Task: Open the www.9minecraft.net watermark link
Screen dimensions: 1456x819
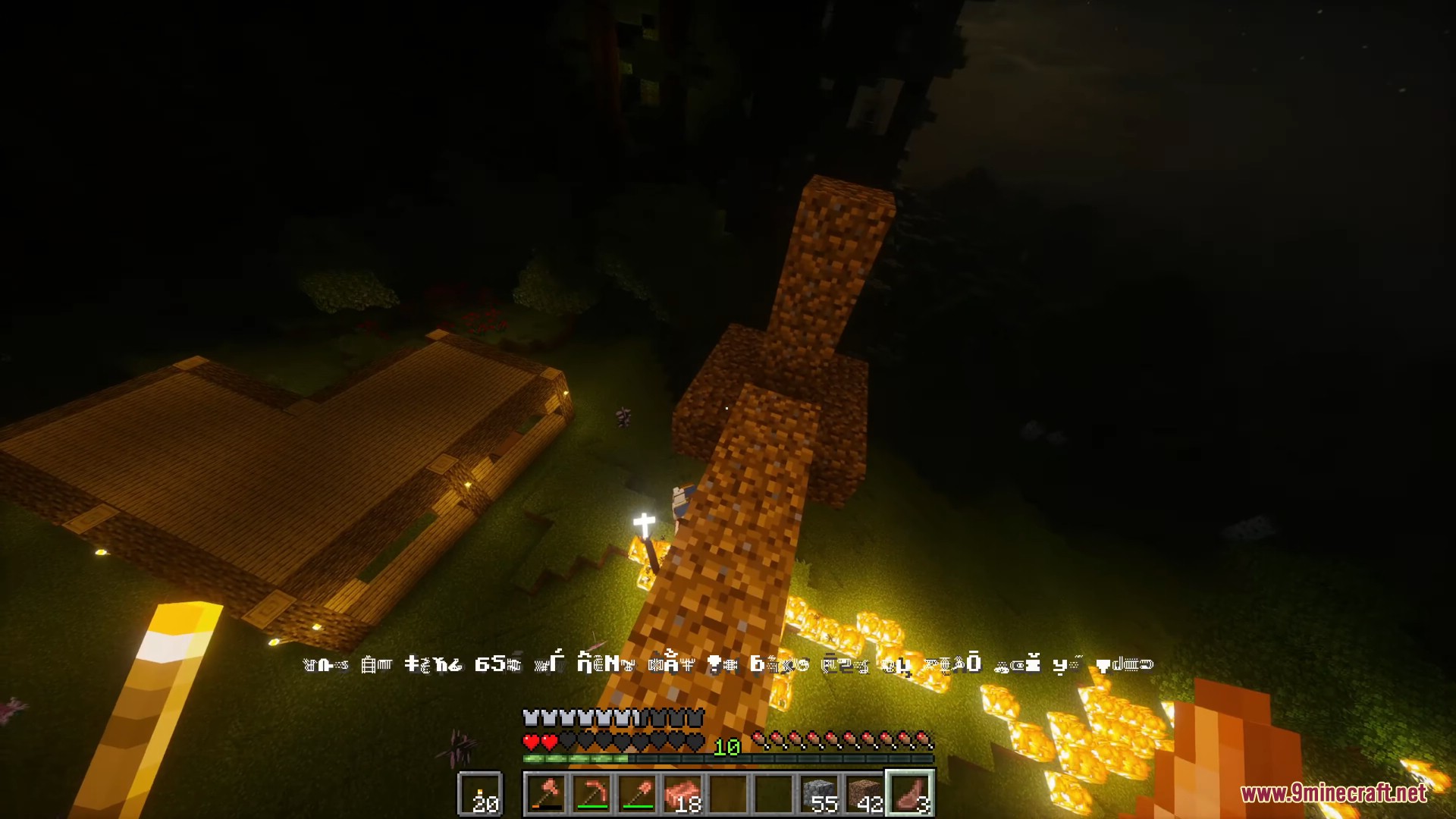Action: (1333, 793)
